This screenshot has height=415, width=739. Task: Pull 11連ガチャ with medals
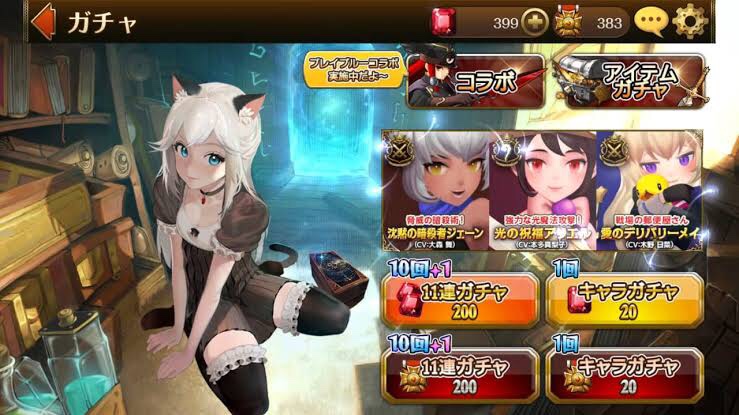[x=459, y=371]
